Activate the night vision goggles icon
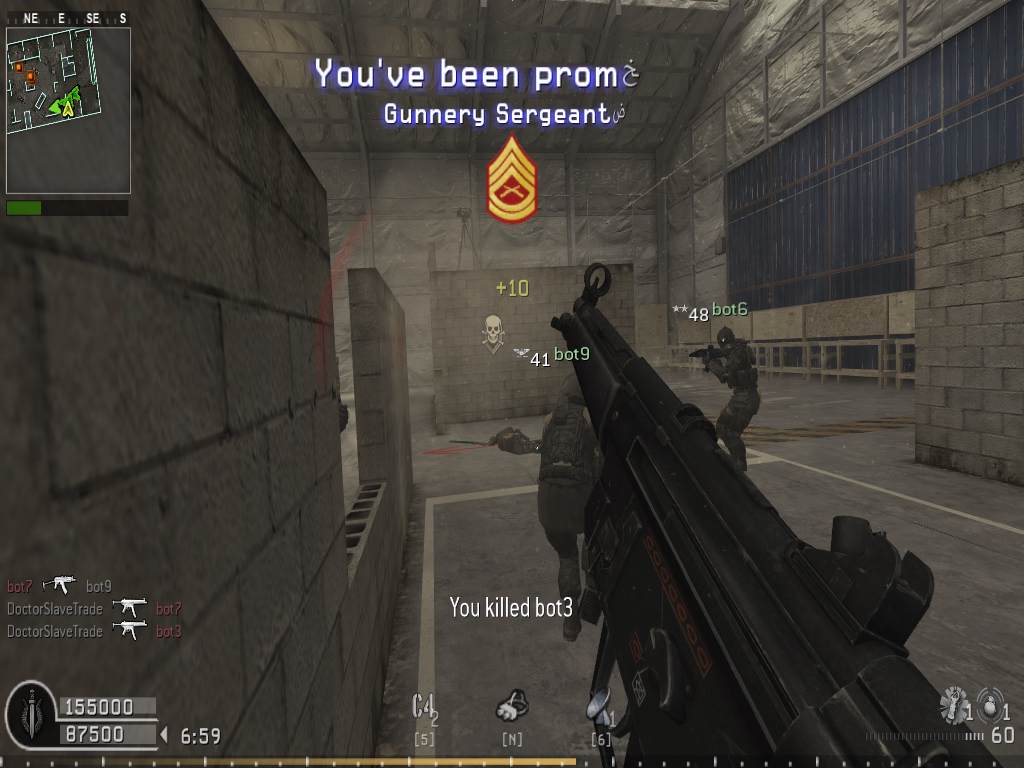The width and height of the screenshot is (1024, 768). click(x=512, y=706)
